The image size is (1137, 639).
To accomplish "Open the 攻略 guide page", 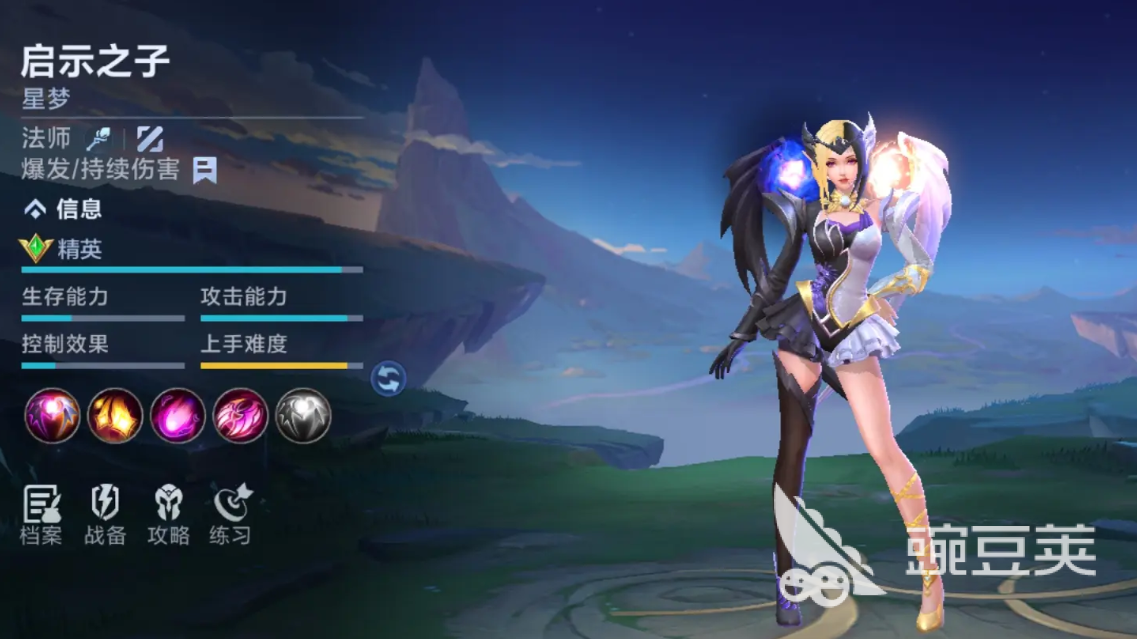I will pyautogui.click(x=168, y=515).
